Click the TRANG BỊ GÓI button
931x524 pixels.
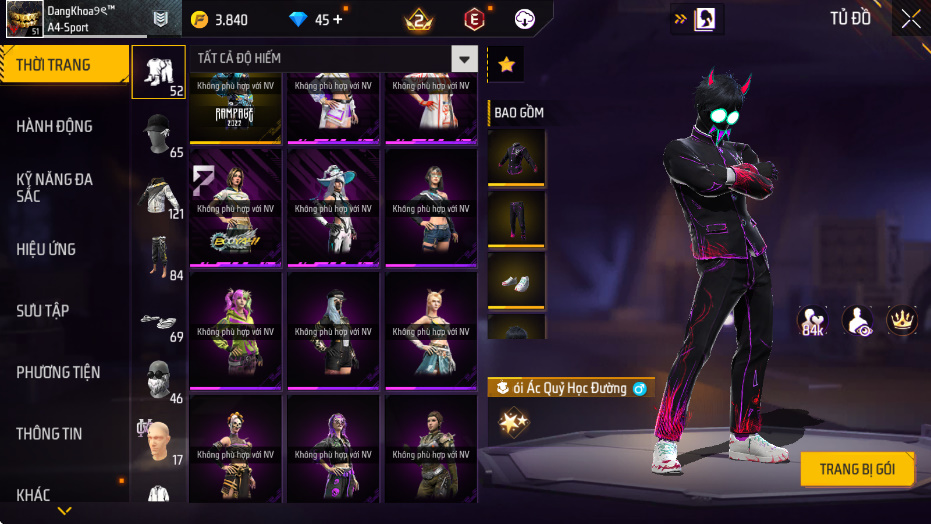857,469
